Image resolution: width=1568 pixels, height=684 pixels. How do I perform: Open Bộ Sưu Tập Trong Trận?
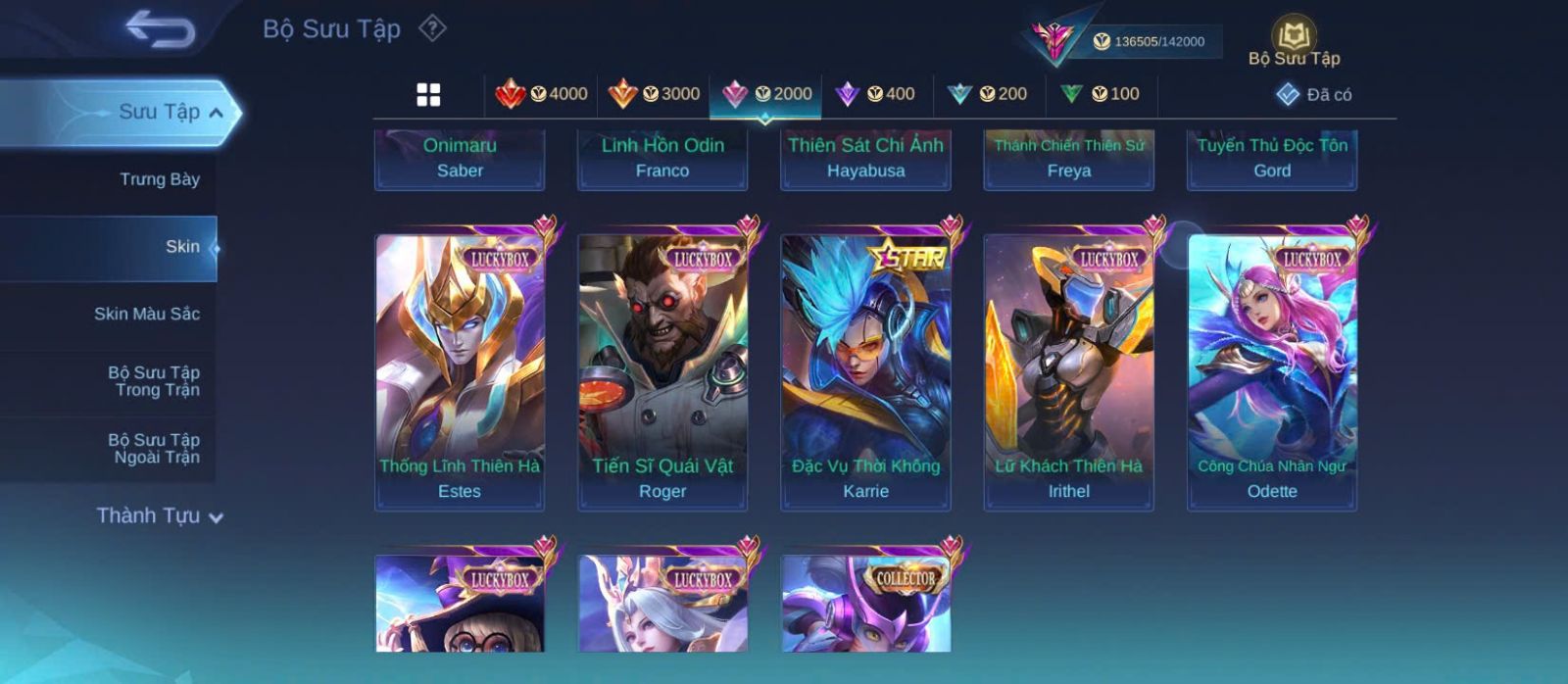pyautogui.click(x=154, y=381)
